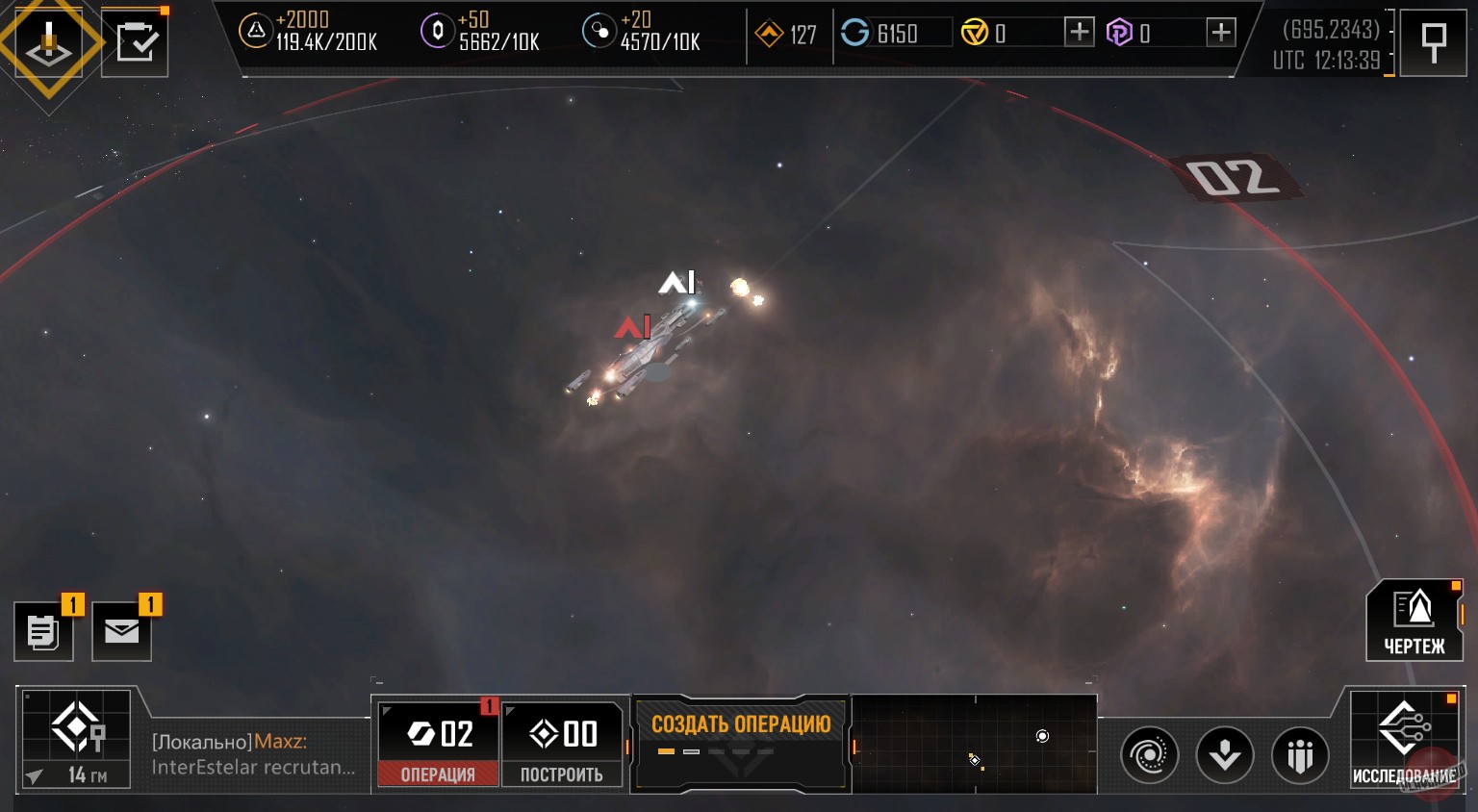Open the round fleet group button
This screenshot has height=812, width=1478.
pyautogui.click(x=1300, y=755)
